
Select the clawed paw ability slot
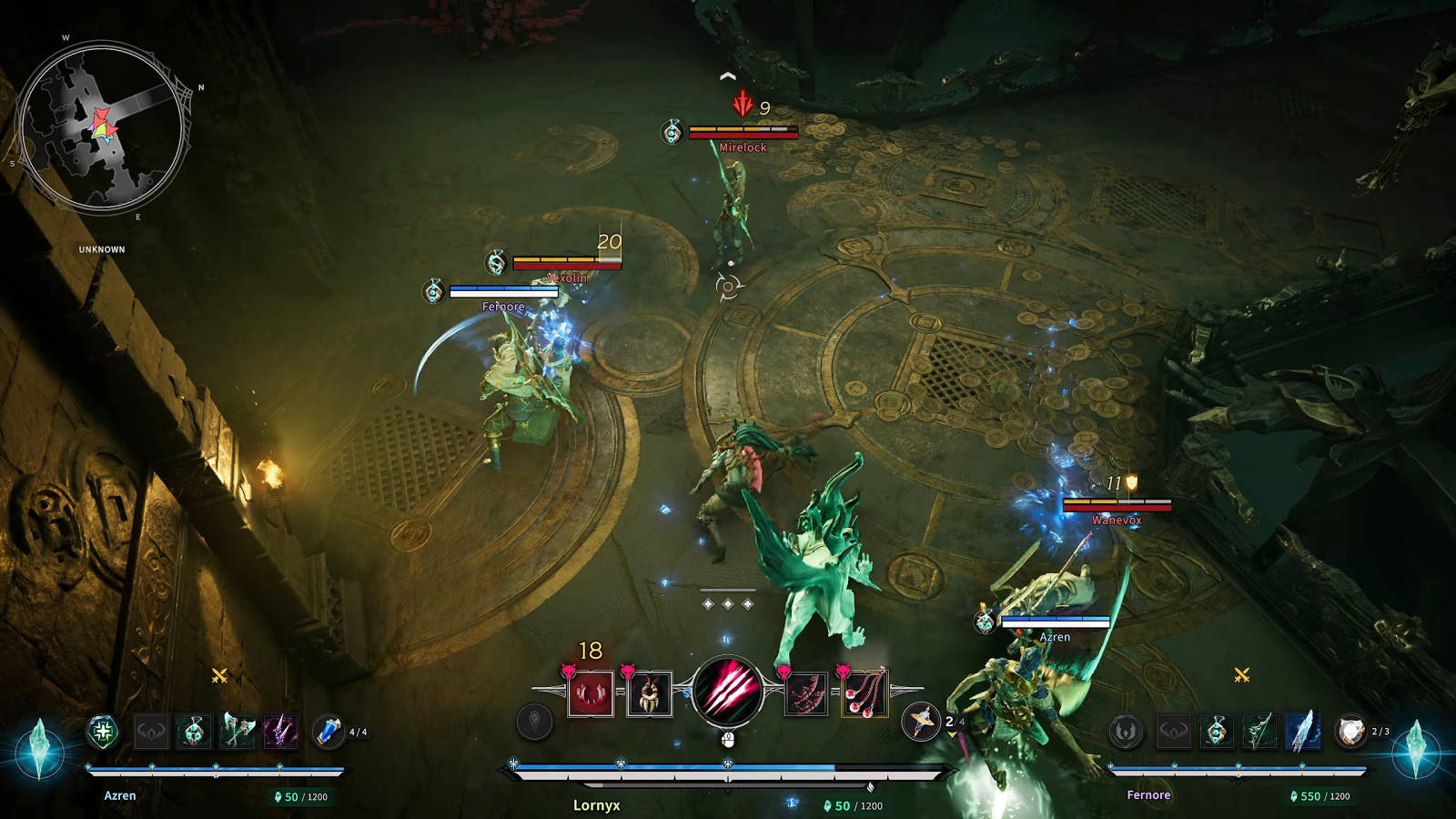(649, 694)
